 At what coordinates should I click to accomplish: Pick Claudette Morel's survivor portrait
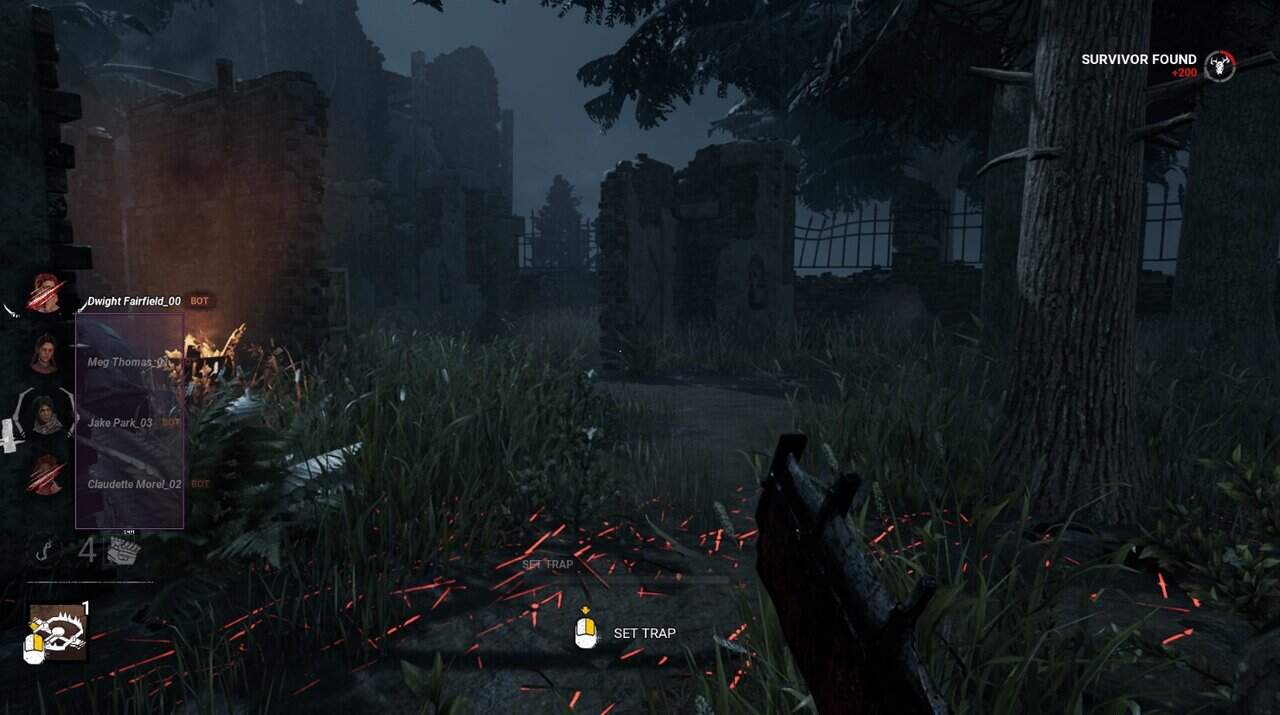(x=44, y=475)
